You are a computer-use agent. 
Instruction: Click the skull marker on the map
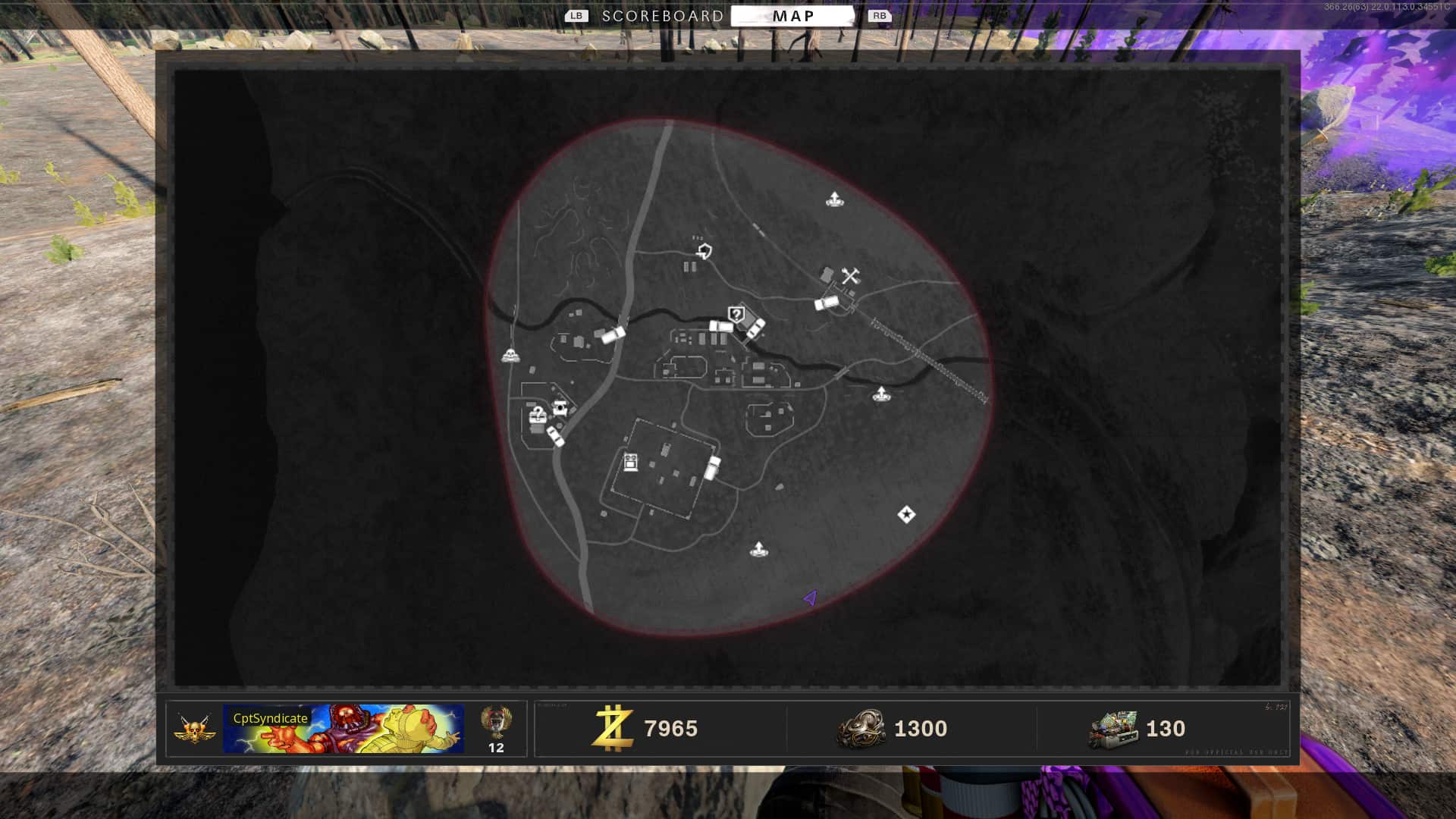click(x=511, y=355)
